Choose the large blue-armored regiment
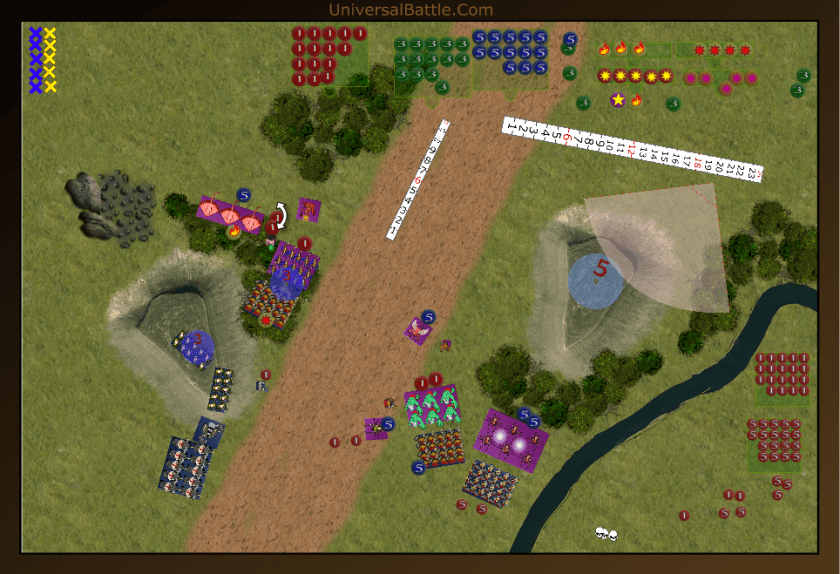The image size is (840, 574). pos(186,466)
